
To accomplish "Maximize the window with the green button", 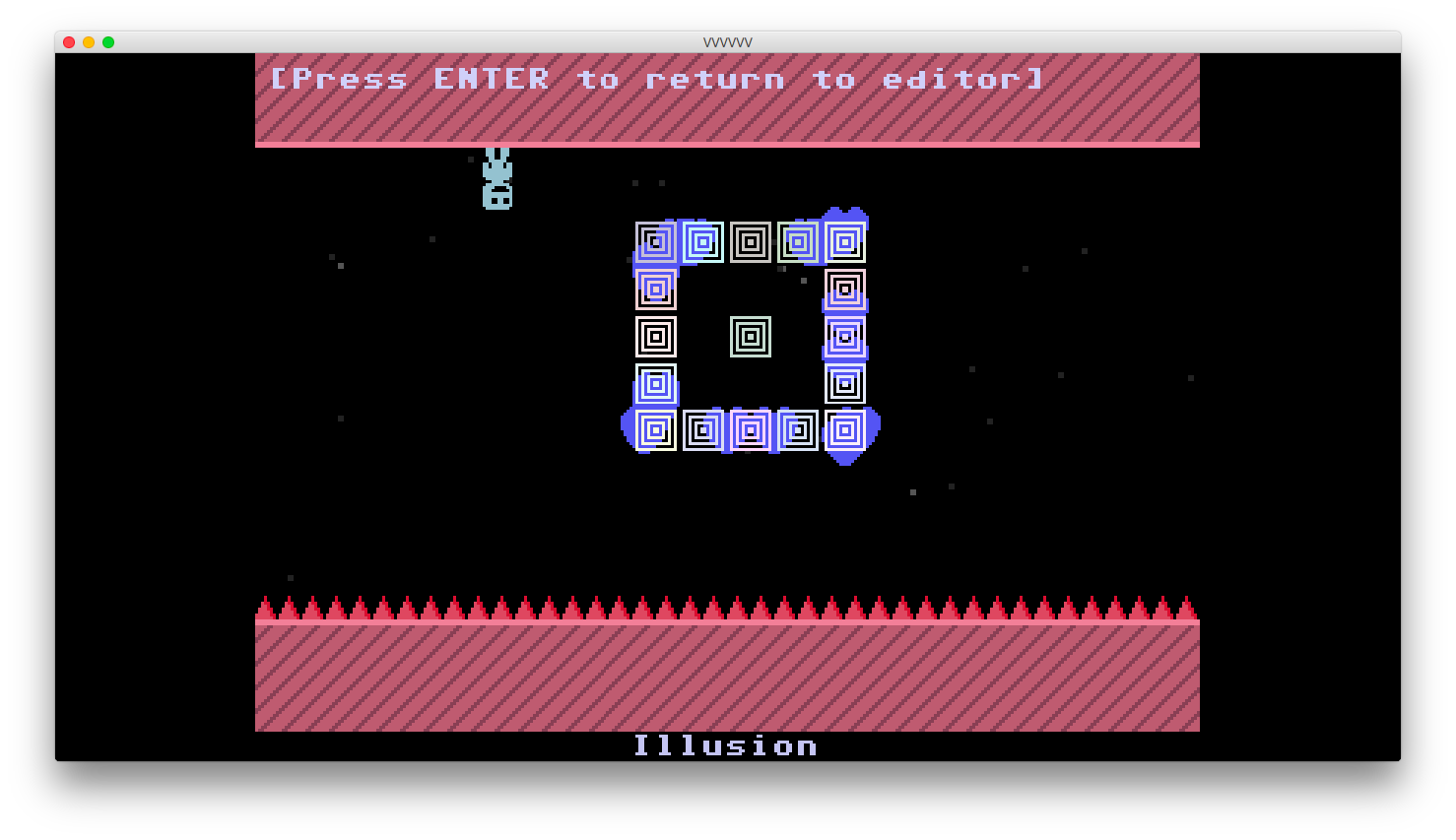I will tap(108, 42).
